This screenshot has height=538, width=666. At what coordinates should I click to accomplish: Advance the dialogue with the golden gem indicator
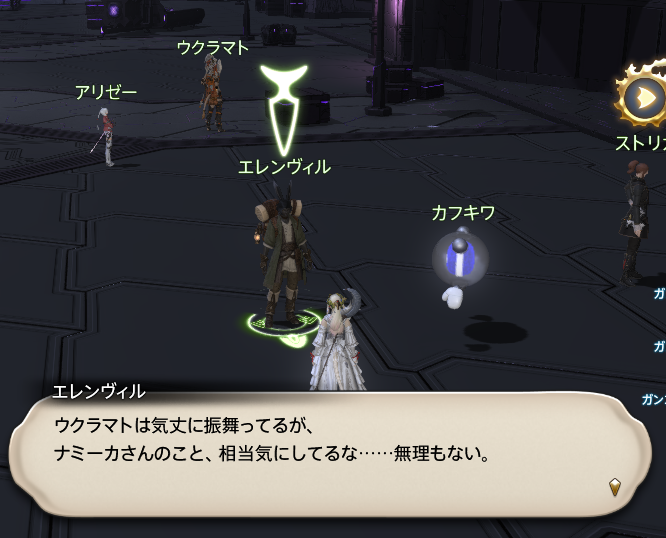pos(615,487)
